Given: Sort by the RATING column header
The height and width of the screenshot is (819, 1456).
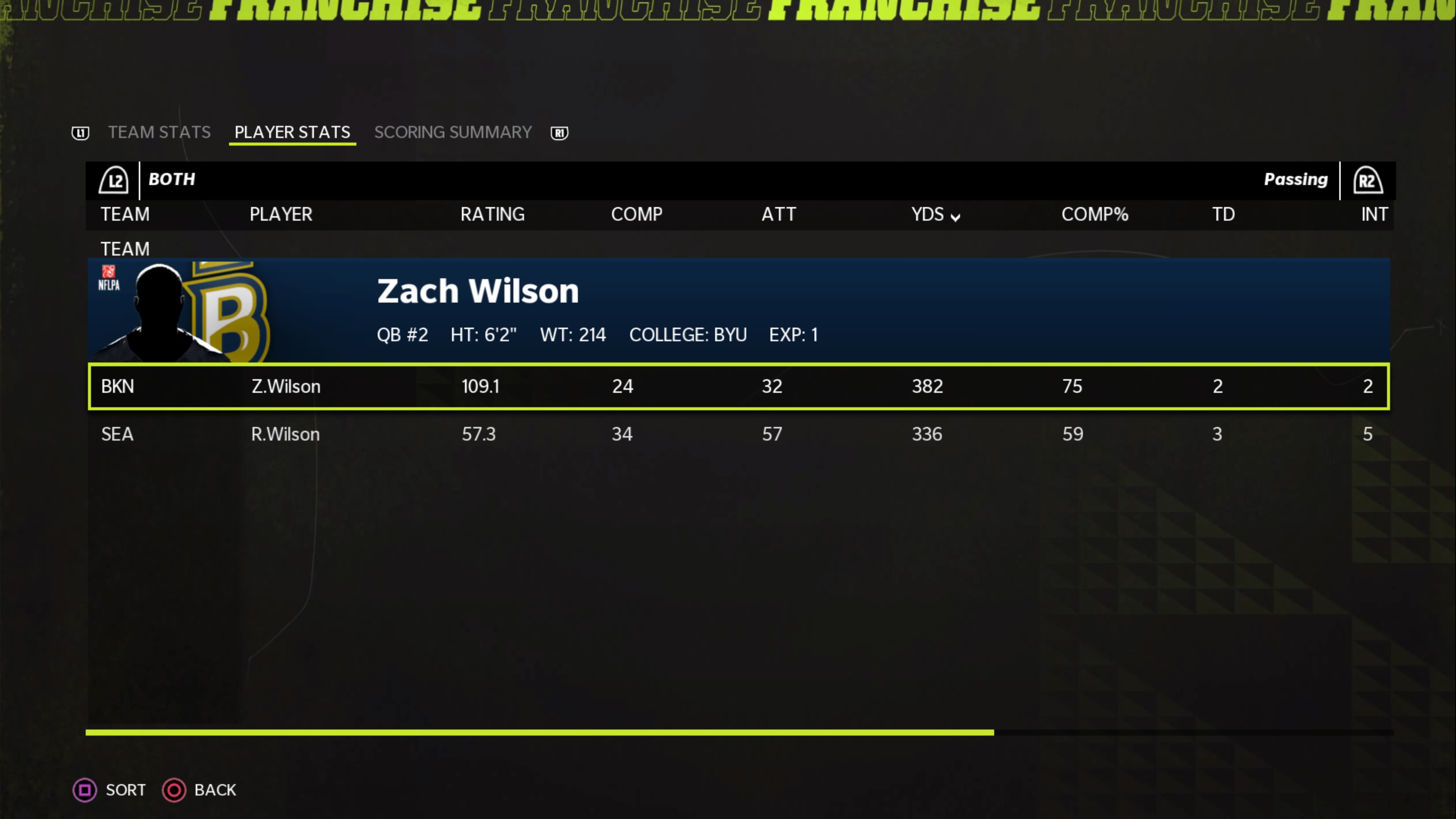Looking at the screenshot, I should coord(492,215).
